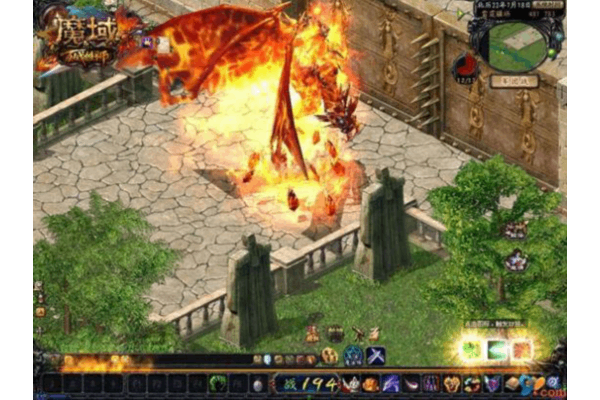Click the tan button below the minimap
This screenshot has width=600, height=400.
517,81
